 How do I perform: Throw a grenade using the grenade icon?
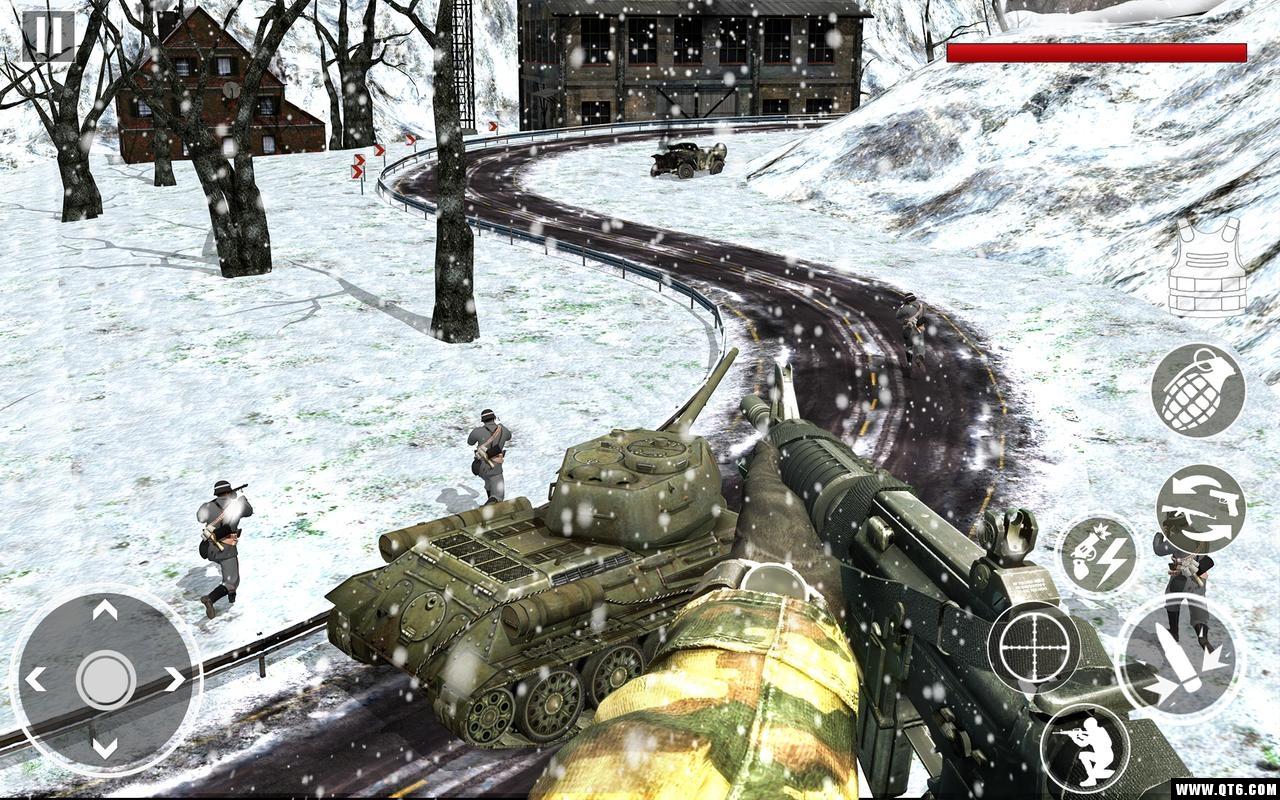1197,390
